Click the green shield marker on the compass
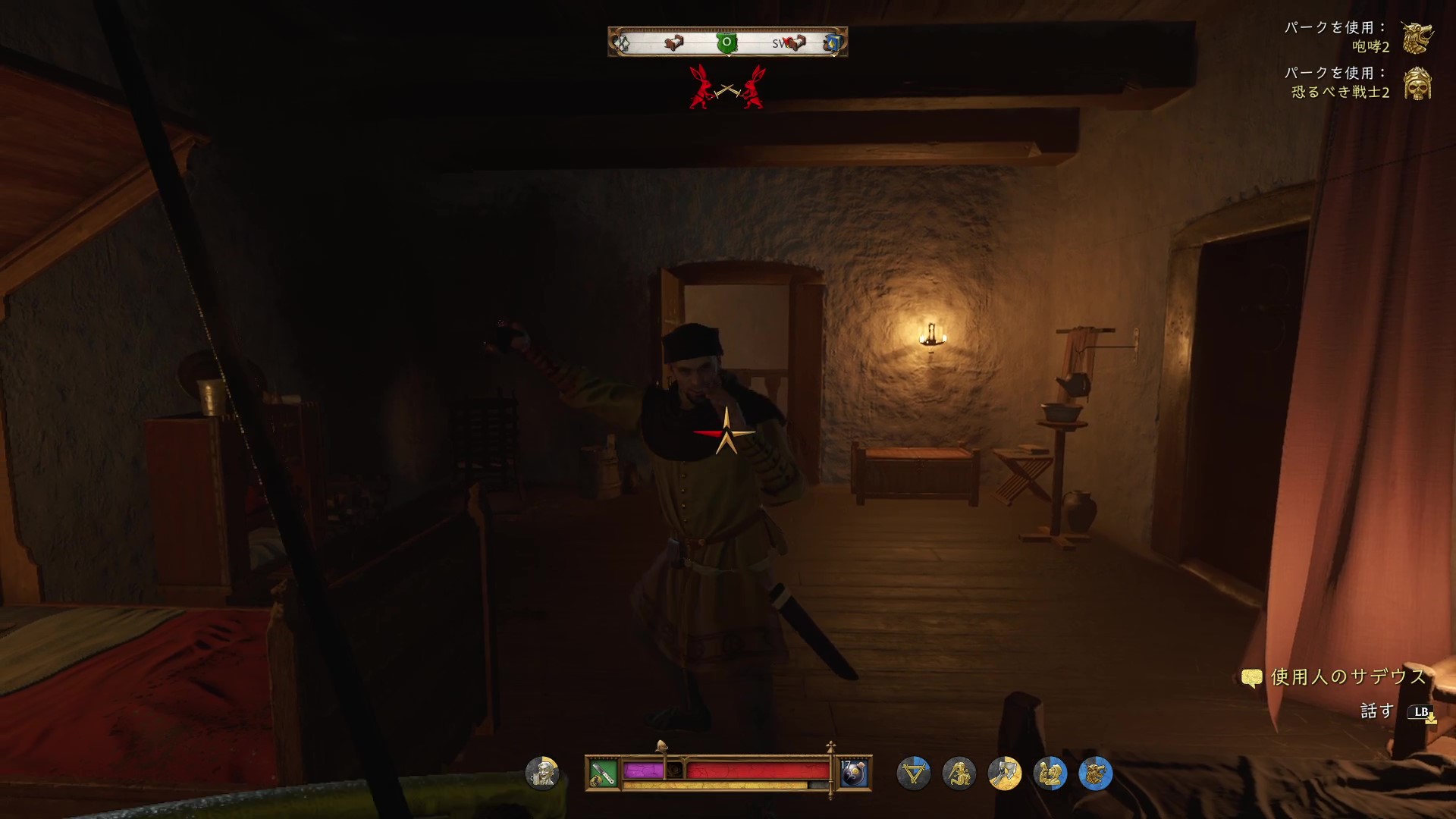1456x819 pixels. pyautogui.click(x=727, y=42)
